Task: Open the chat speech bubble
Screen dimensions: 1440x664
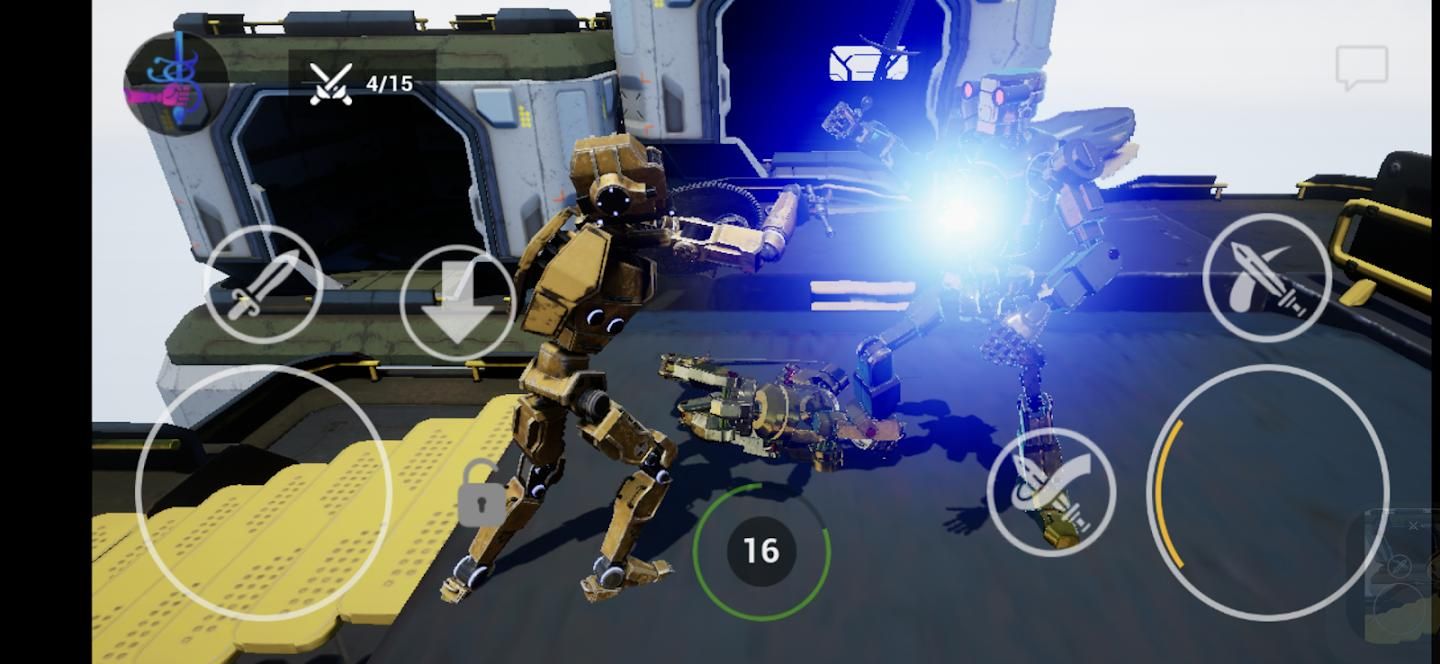Action: tap(1361, 67)
